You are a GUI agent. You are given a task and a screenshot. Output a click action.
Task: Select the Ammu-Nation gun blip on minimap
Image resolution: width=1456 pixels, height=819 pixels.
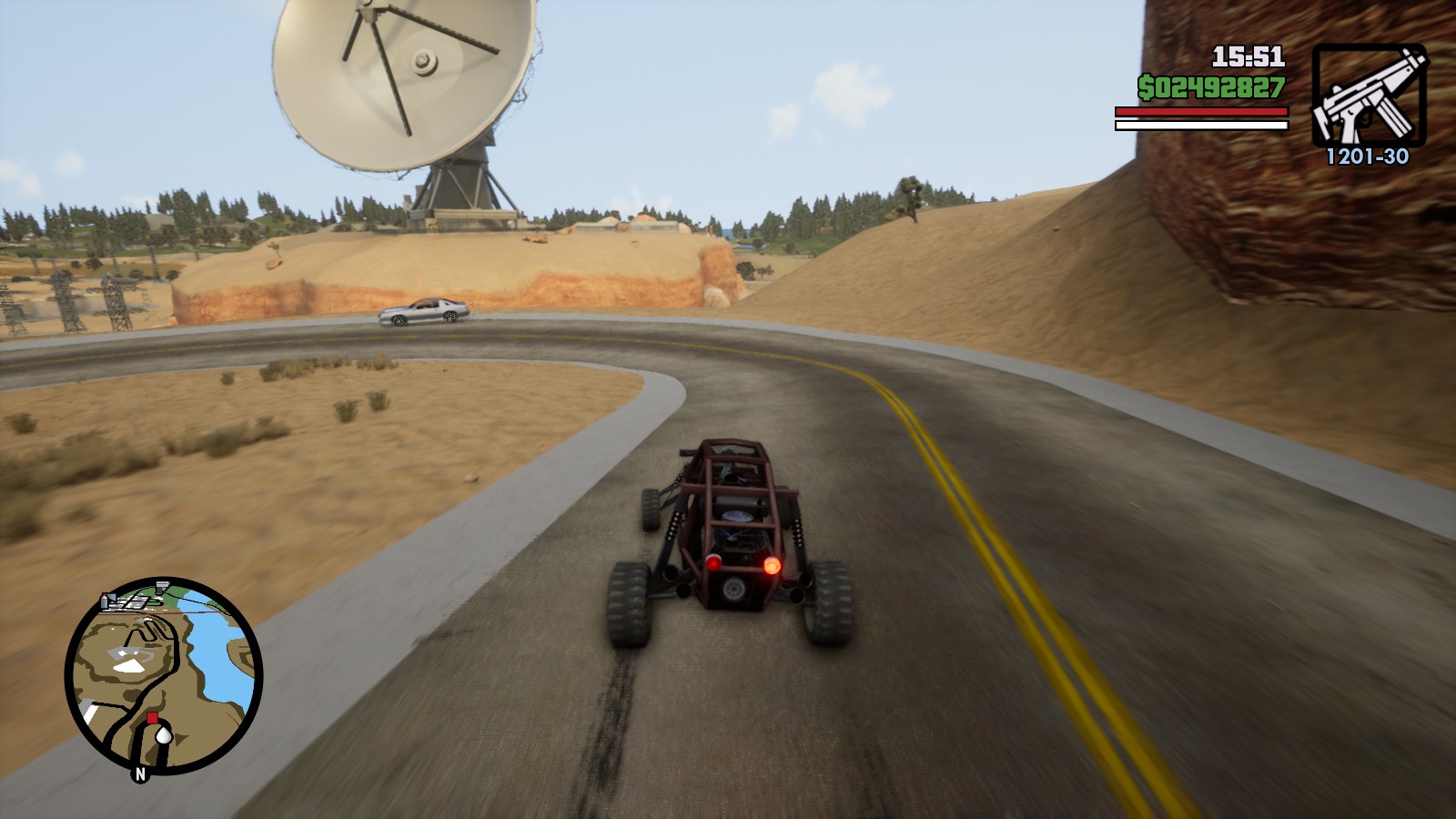[162, 585]
